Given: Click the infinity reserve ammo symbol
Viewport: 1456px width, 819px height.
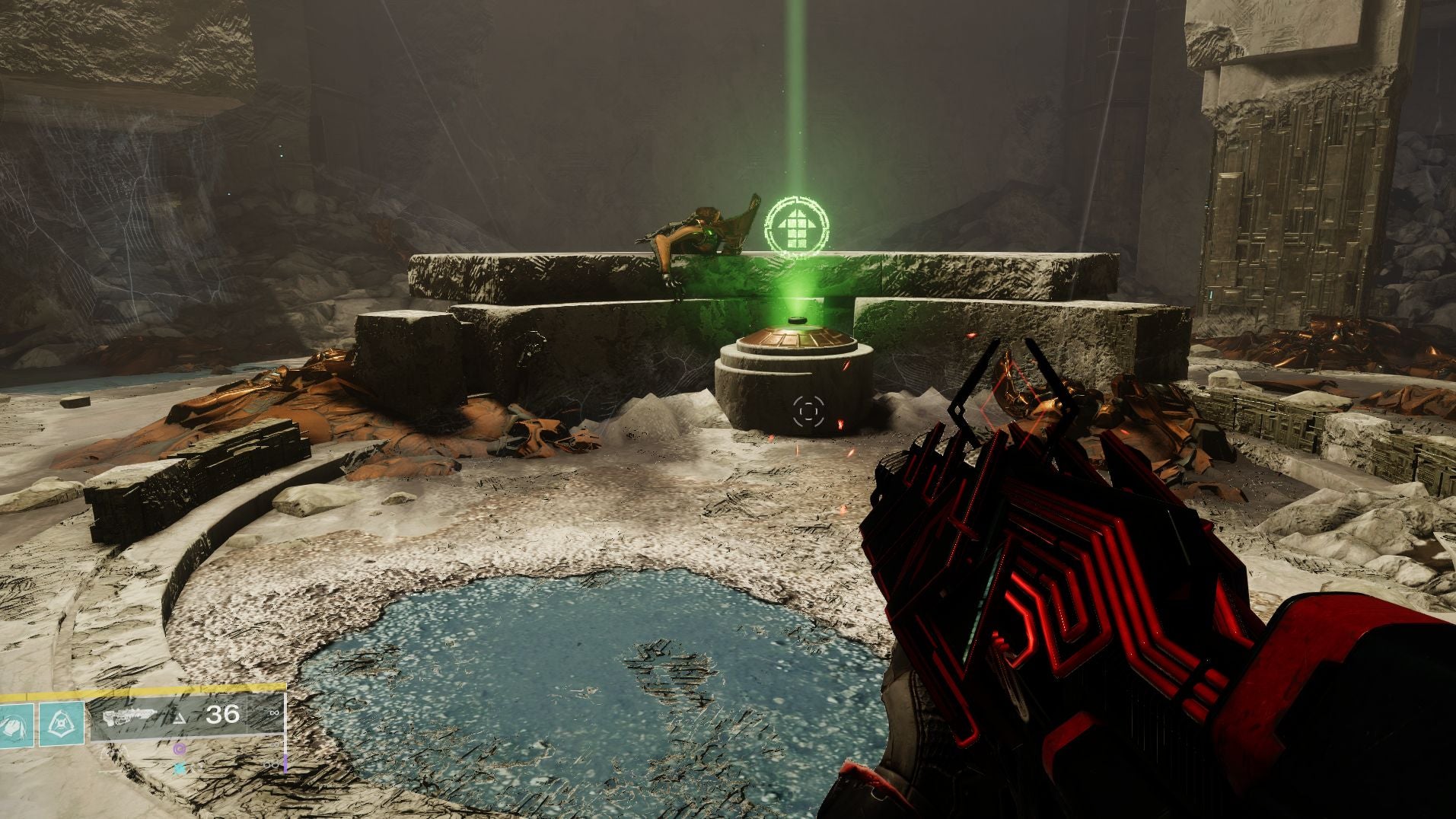Looking at the screenshot, I should click(x=273, y=713).
